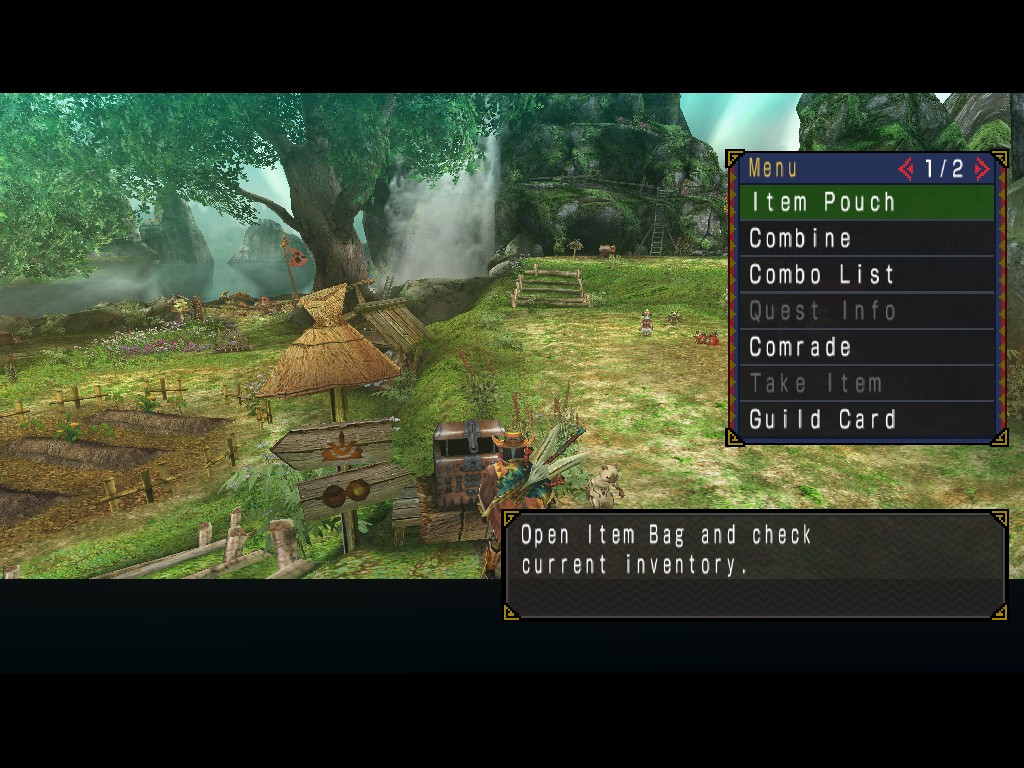
Task: Open the Item Pouch entry
Action: click(x=866, y=202)
